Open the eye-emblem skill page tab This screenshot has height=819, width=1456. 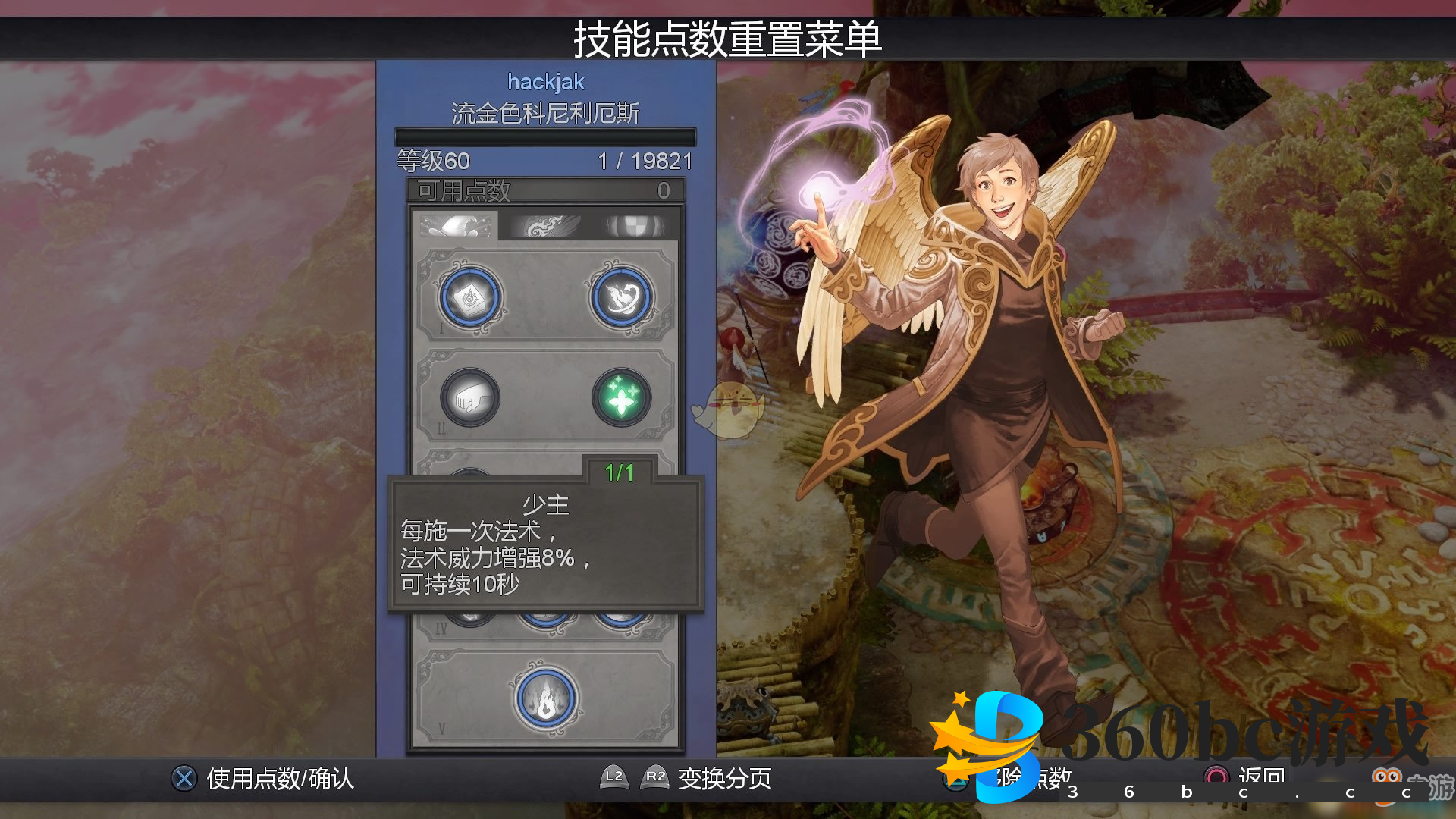click(637, 224)
